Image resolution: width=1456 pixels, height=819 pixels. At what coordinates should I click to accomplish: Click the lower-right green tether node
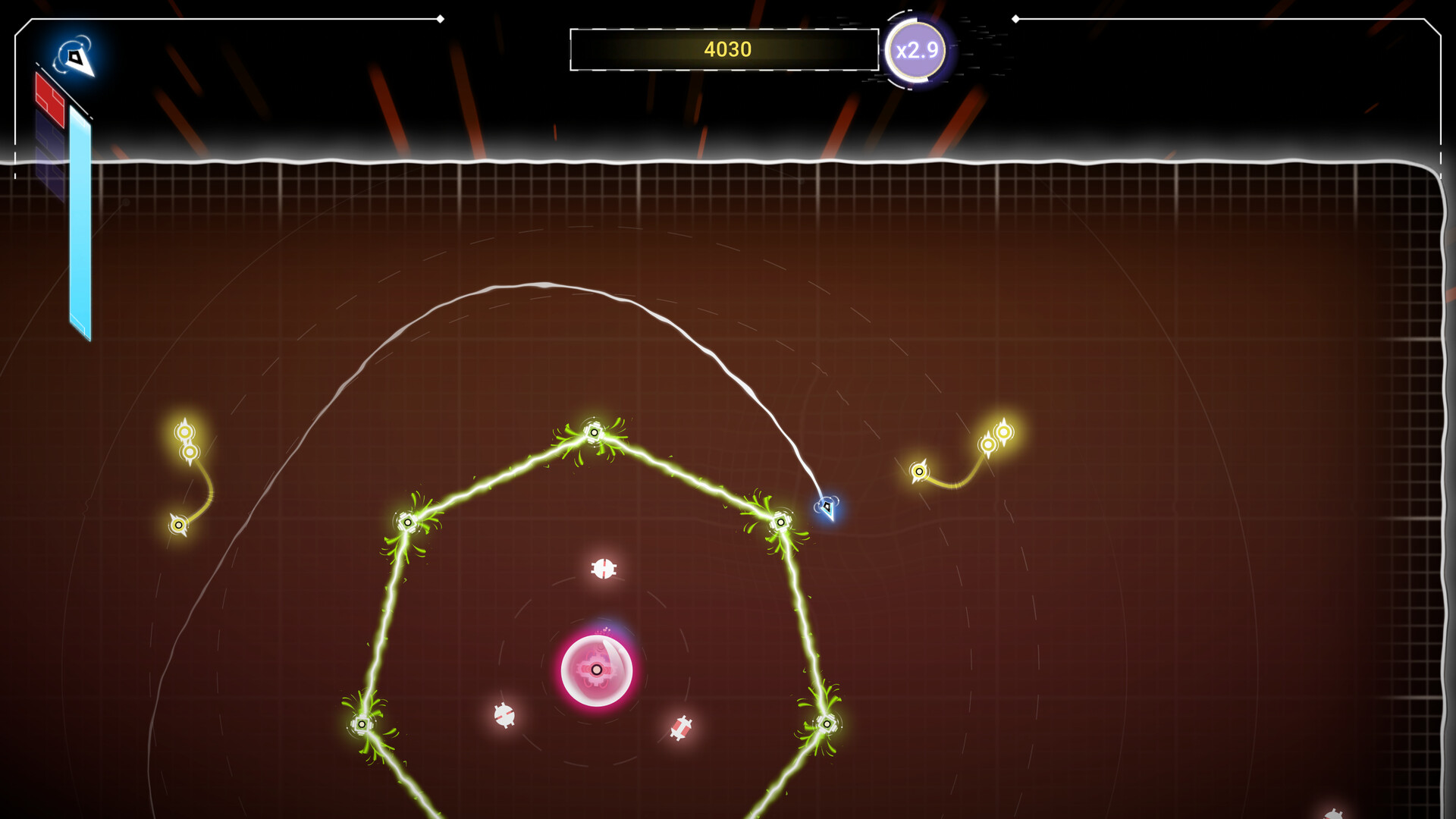pyautogui.click(x=826, y=724)
